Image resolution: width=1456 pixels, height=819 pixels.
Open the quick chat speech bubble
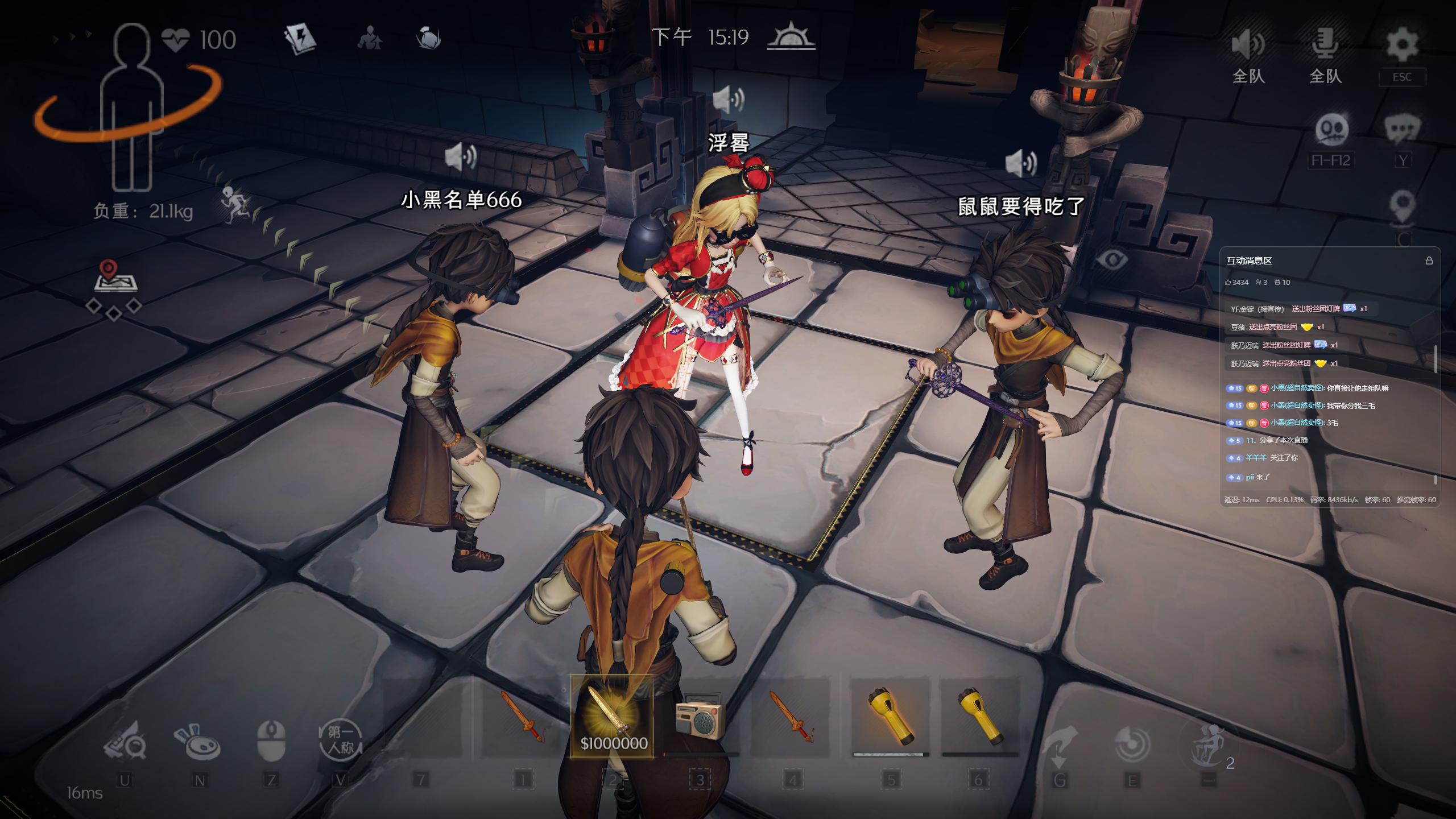[1402, 130]
